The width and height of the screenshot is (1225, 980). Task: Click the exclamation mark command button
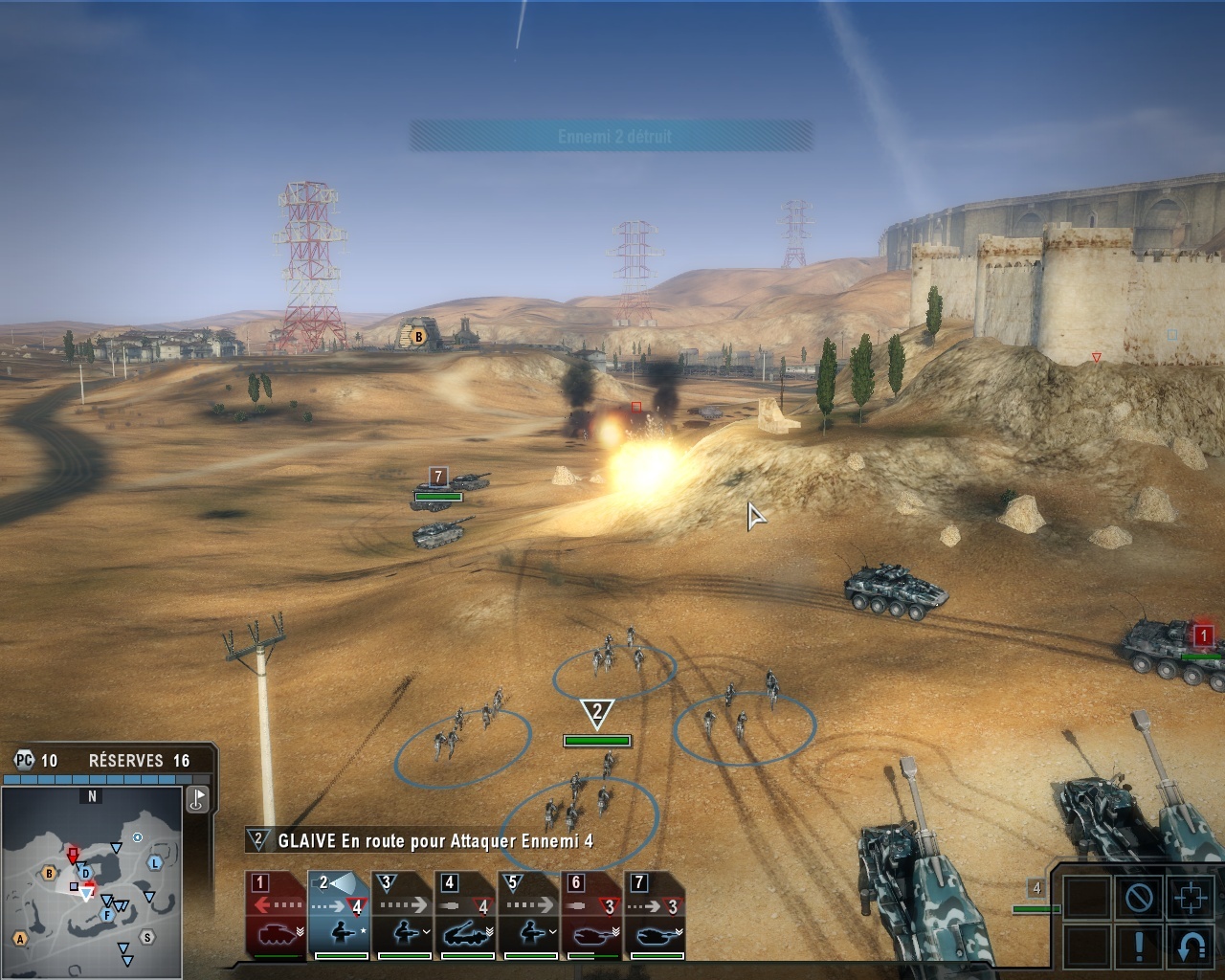(x=1139, y=946)
